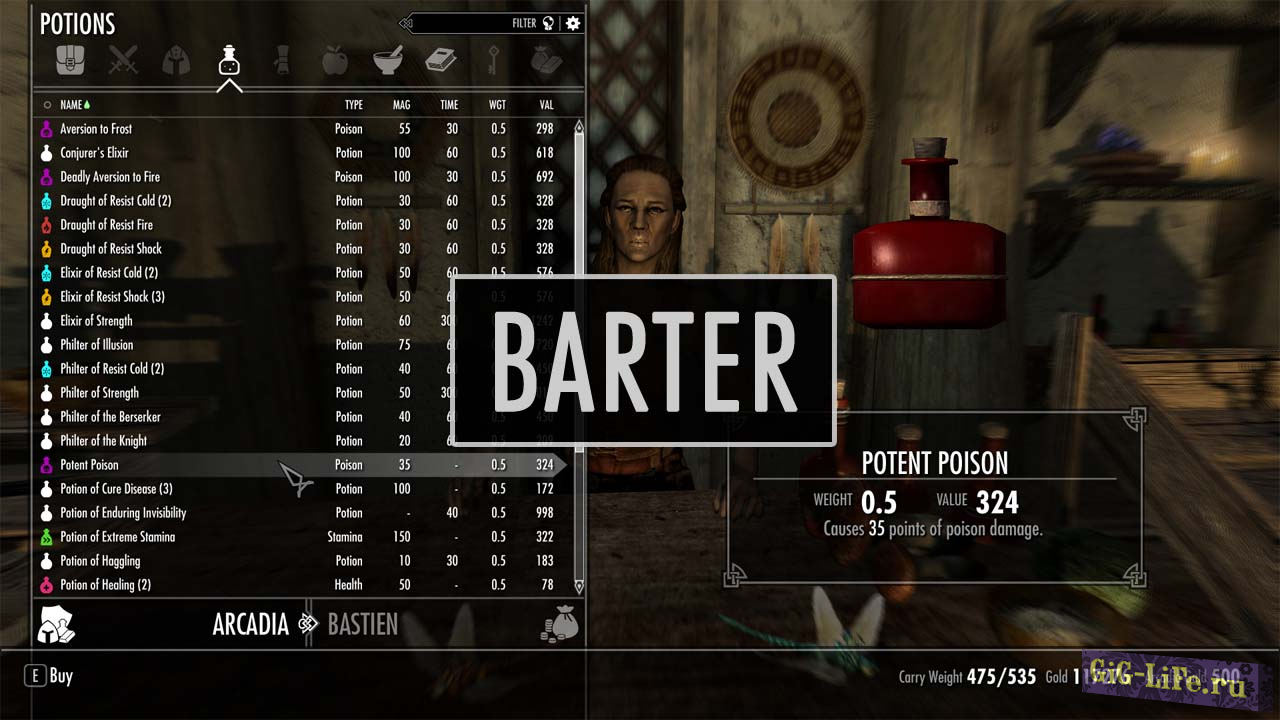The image size is (1280, 720).
Task: Choose Potion of Haggling row
Action: point(100,561)
